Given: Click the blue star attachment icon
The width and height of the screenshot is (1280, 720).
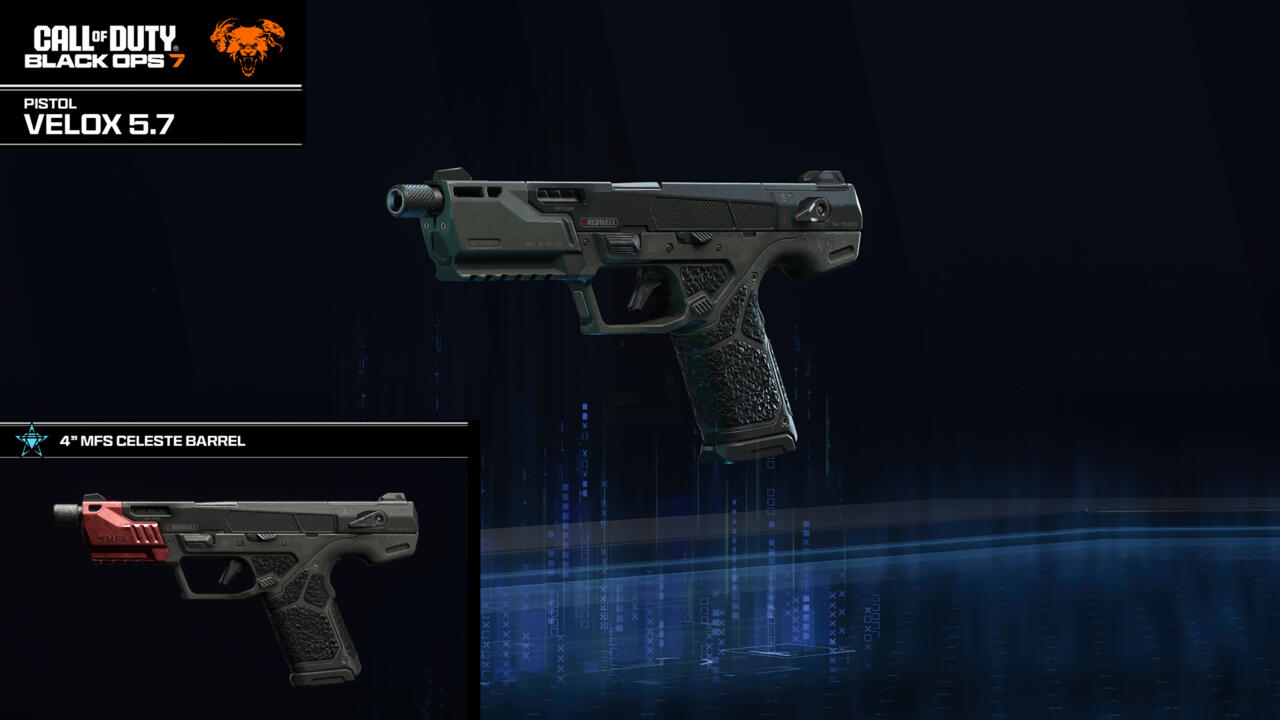Looking at the screenshot, I should (31, 440).
